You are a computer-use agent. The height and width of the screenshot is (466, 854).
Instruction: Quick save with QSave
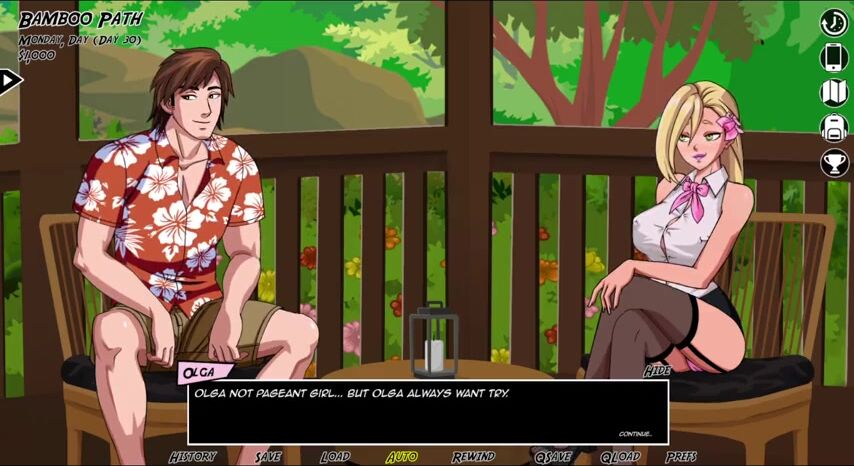[x=552, y=456]
